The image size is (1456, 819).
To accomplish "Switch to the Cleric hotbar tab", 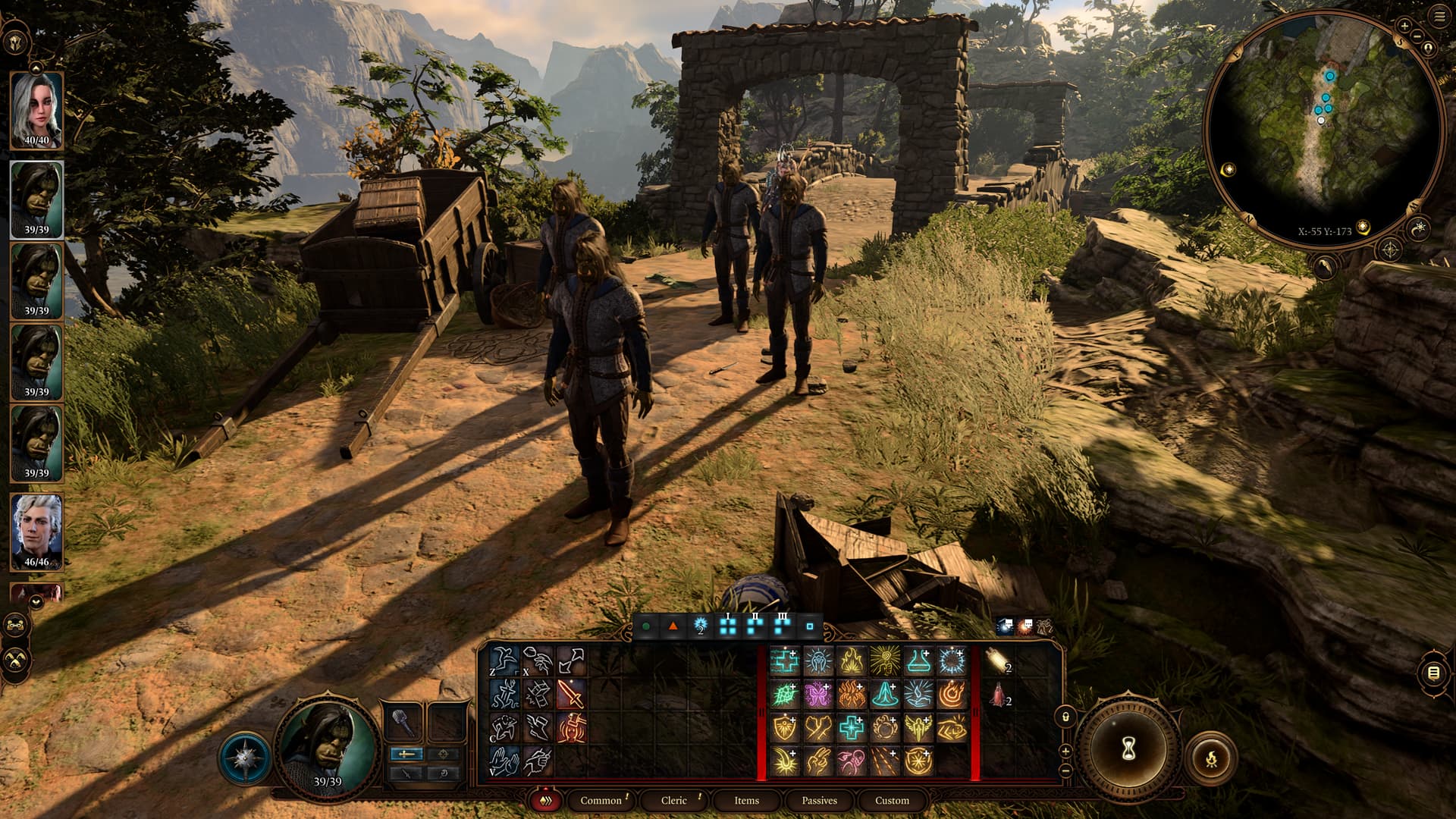I will tap(673, 800).
